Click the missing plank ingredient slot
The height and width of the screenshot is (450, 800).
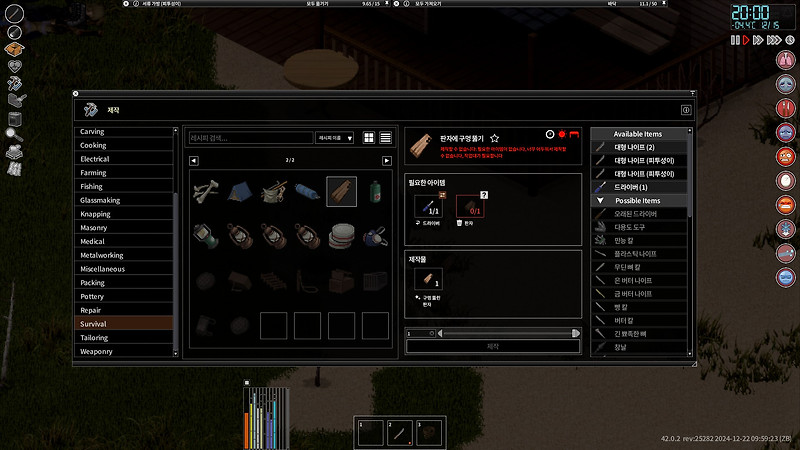(470, 206)
